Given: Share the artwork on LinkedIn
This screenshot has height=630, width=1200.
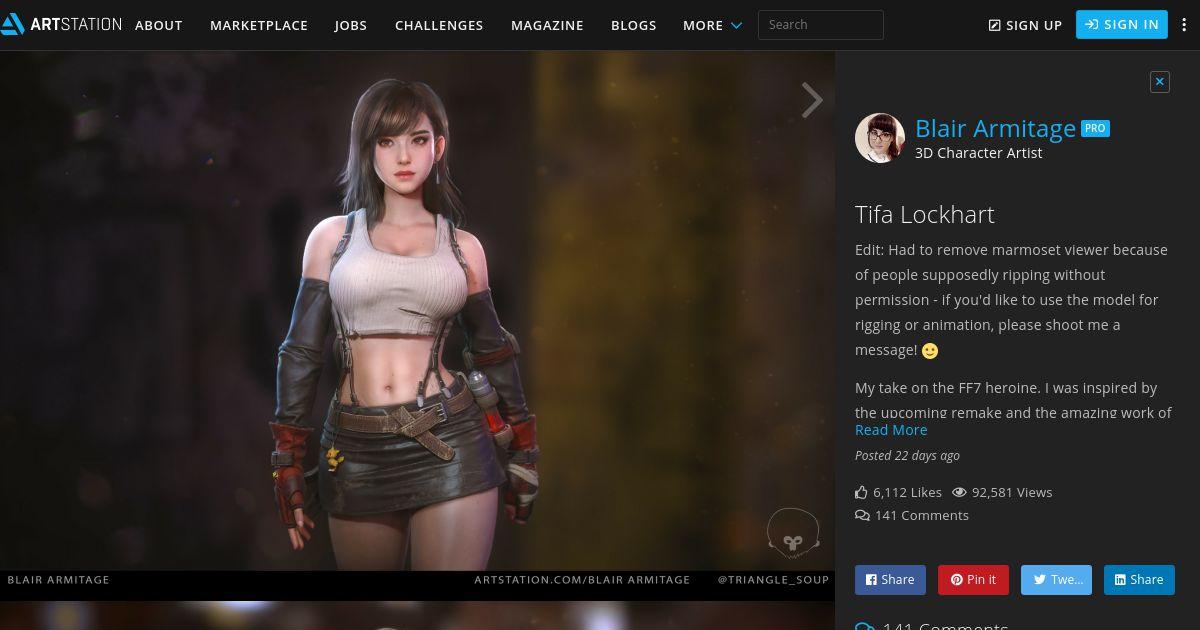Looking at the screenshot, I should 1139,580.
